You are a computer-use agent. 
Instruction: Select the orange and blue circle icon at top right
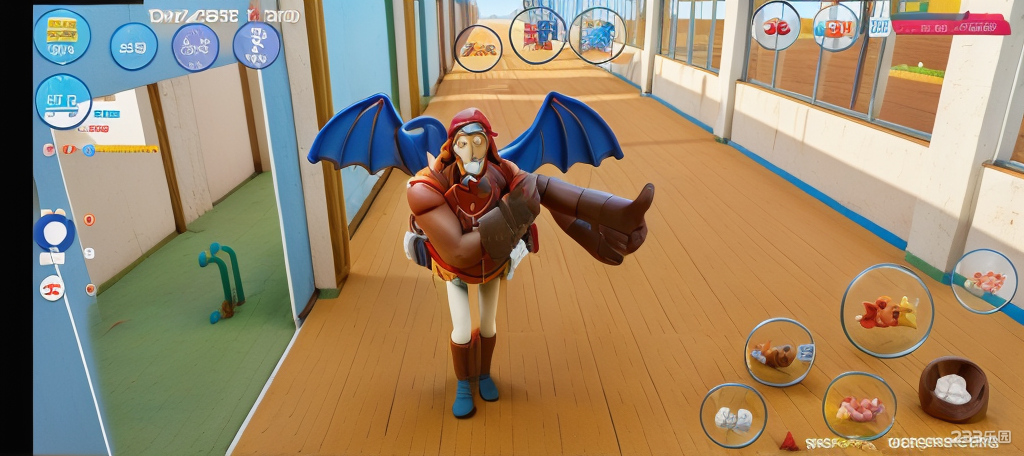(835, 27)
